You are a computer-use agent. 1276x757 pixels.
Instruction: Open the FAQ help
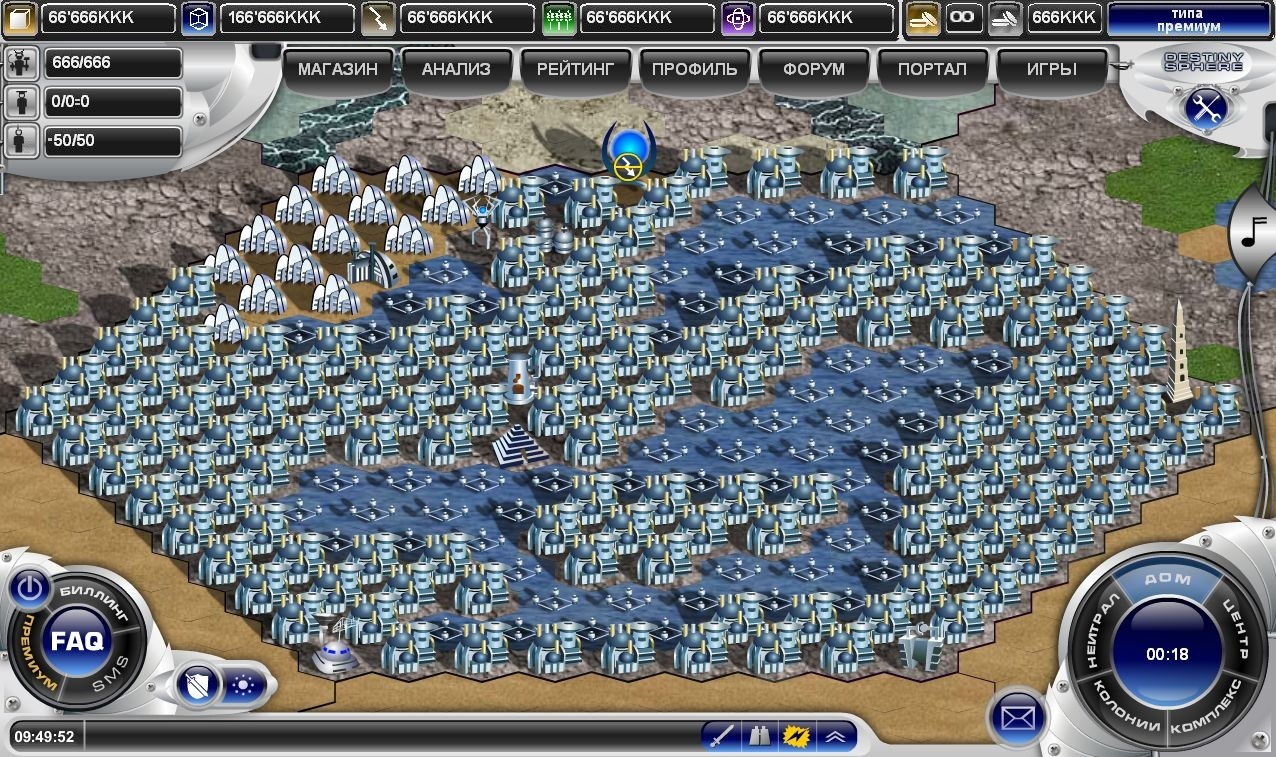77,641
